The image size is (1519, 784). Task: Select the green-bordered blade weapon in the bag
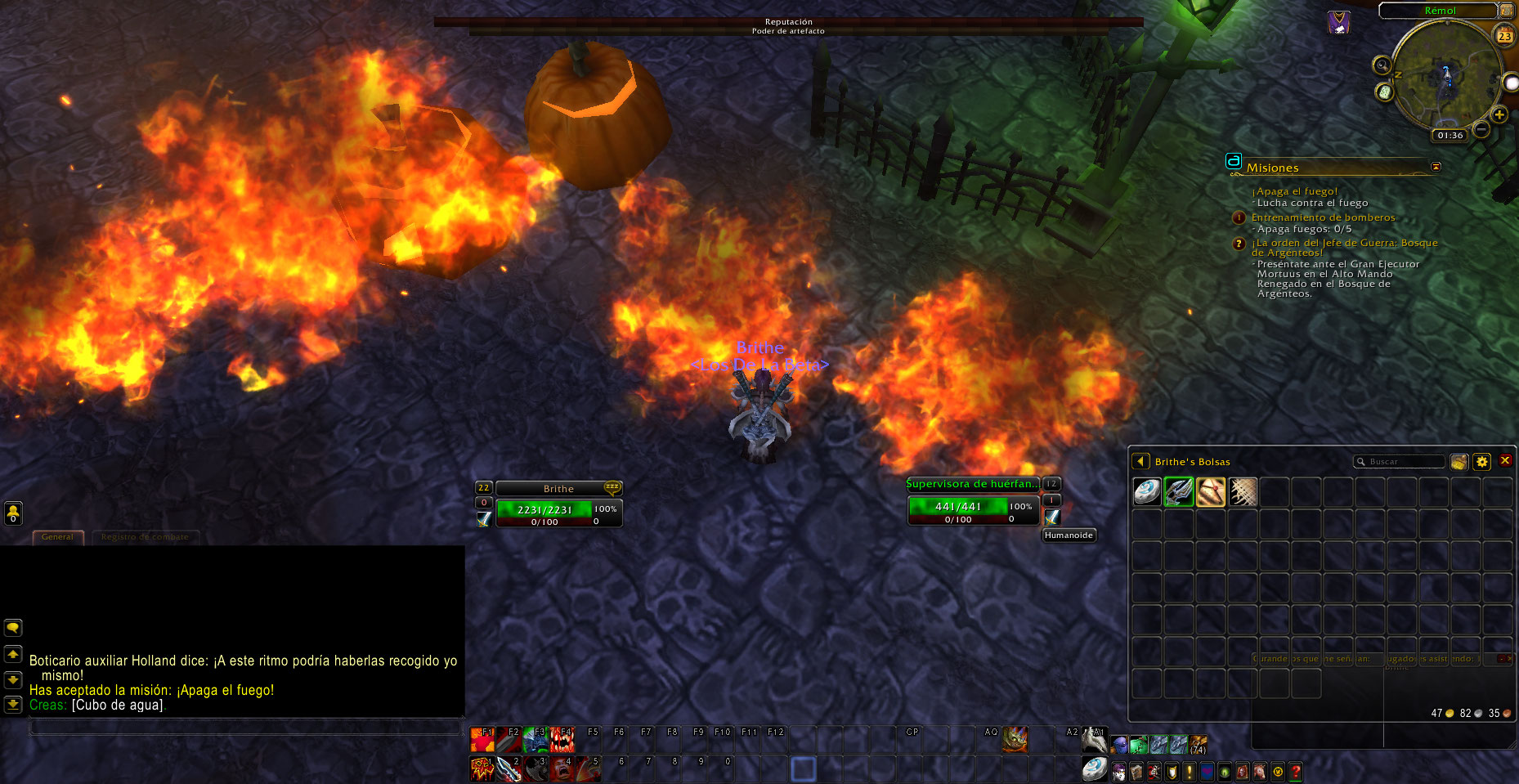pos(1179,492)
